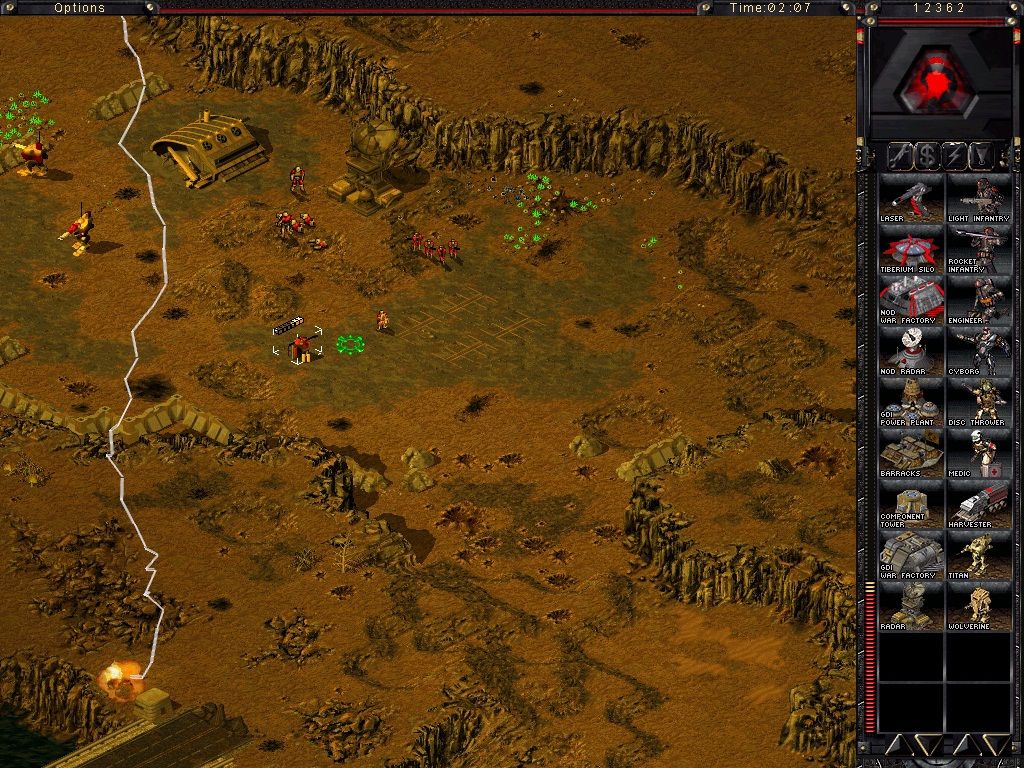Image resolution: width=1024 pixels, height=768 pixels.
Task: Activate the wrench repair mode button
Action: [900, 156]
